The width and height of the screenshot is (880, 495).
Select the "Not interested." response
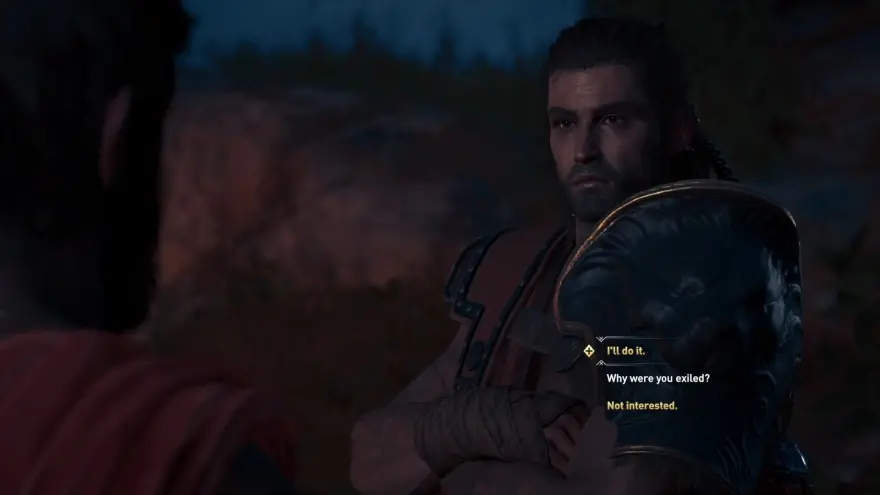click(x=641, y=405)
